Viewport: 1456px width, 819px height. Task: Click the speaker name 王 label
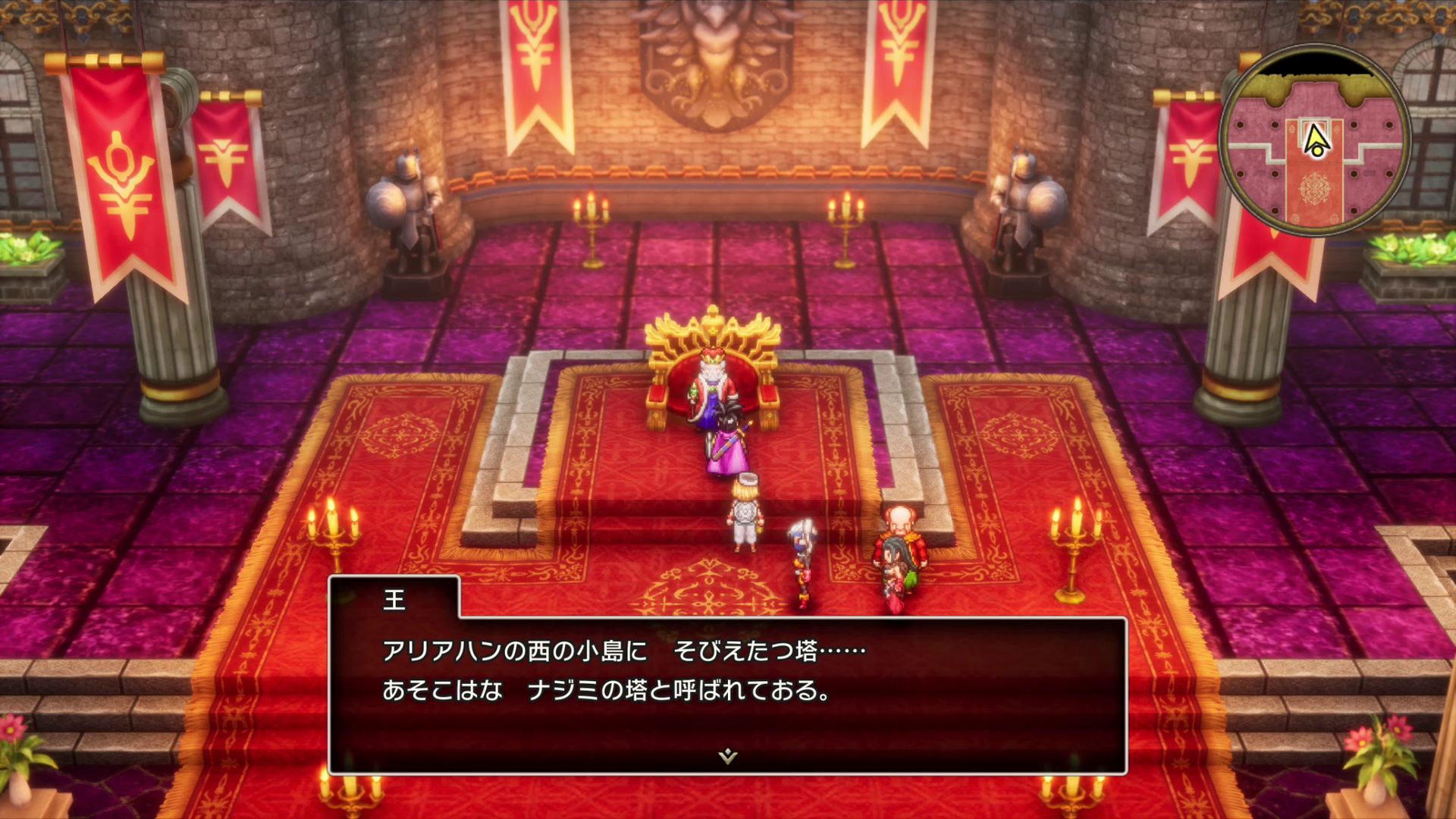[x=394, y=601]
